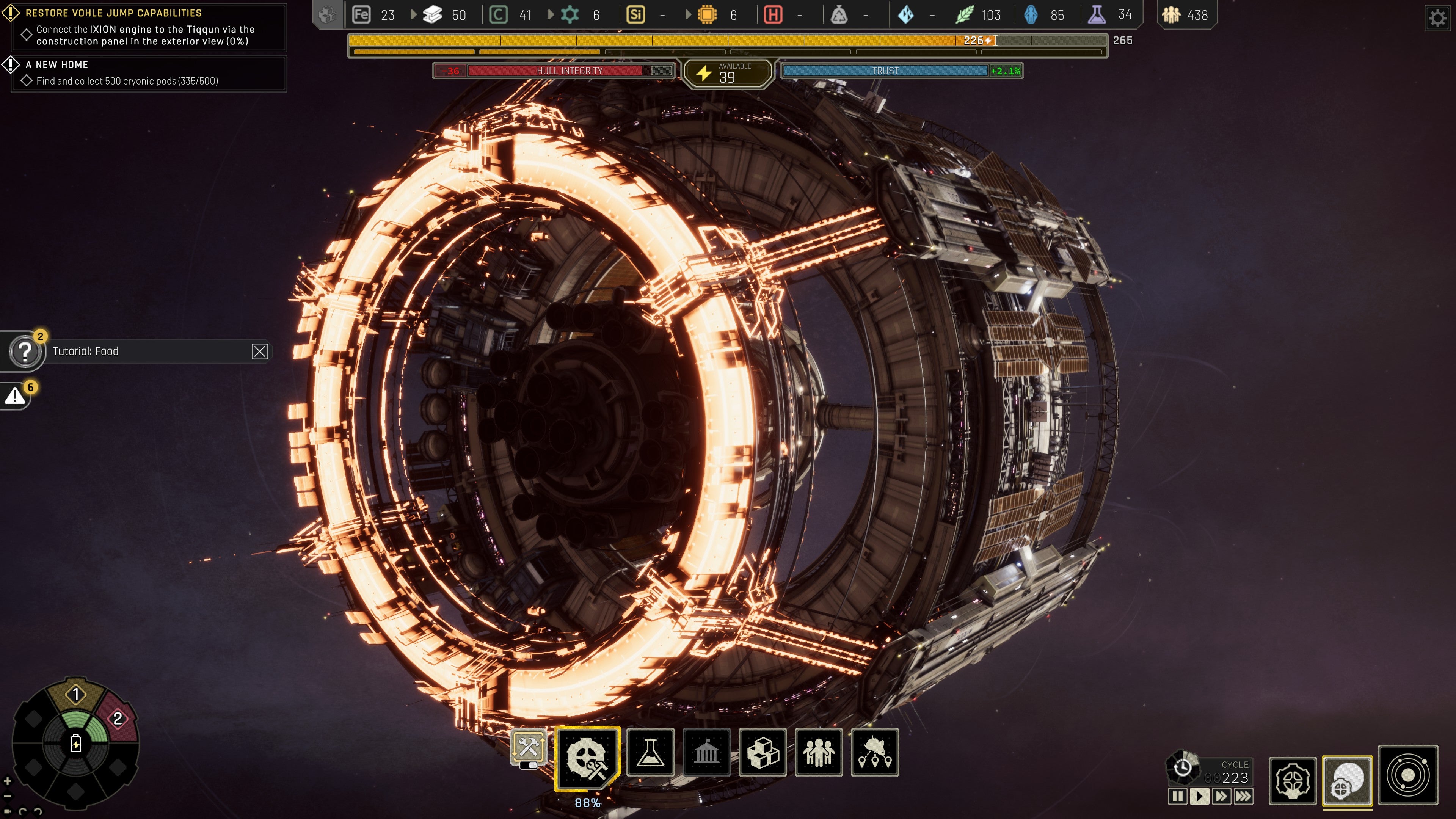Open the ship expeditions map-pin menu

(874, 753)
